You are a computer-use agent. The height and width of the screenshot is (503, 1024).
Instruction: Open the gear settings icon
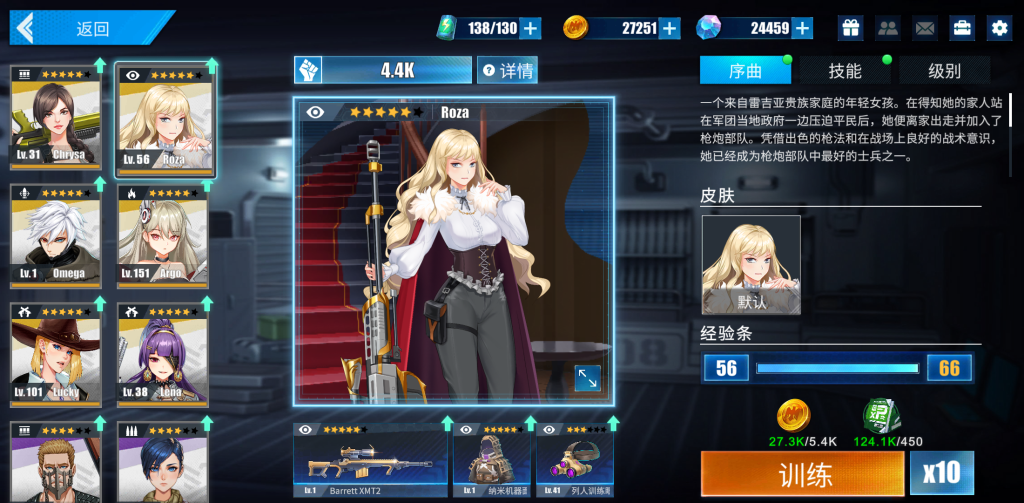tap(998, 28)
